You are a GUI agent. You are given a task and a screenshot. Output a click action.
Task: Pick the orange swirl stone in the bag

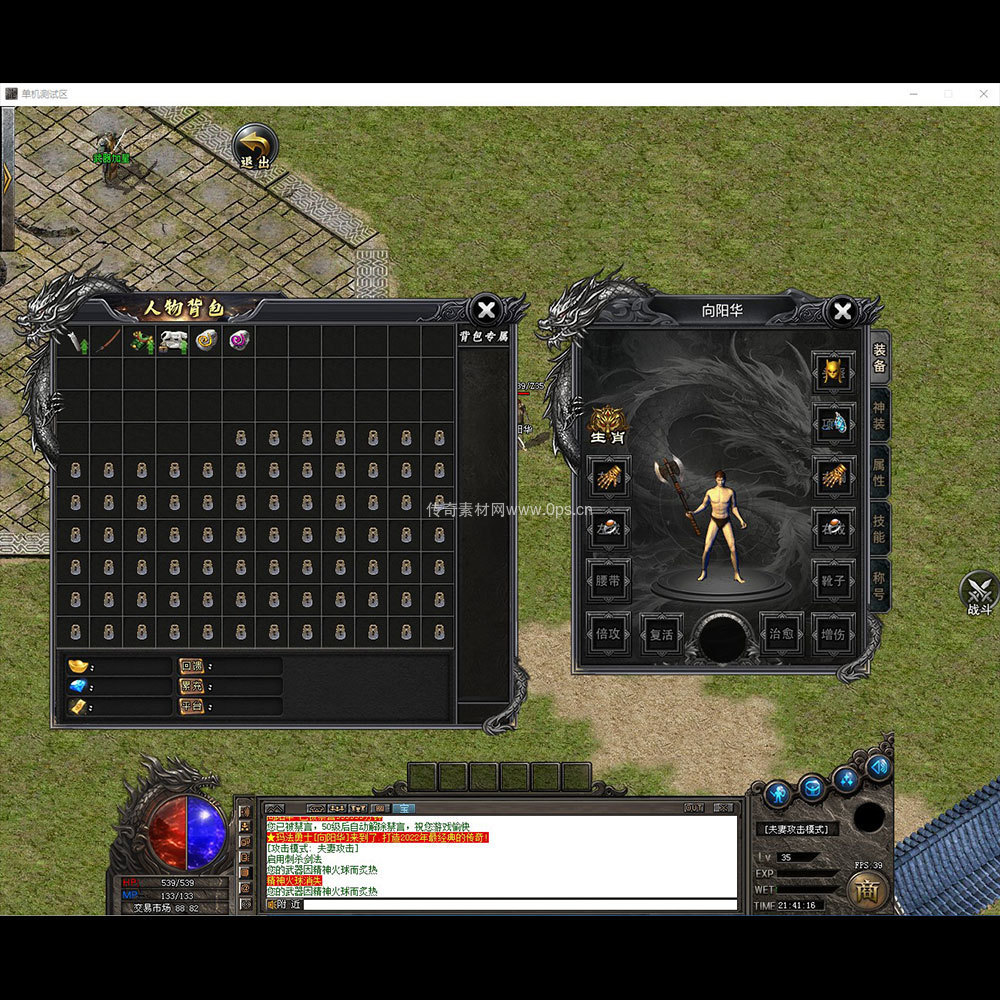(207, 340)
